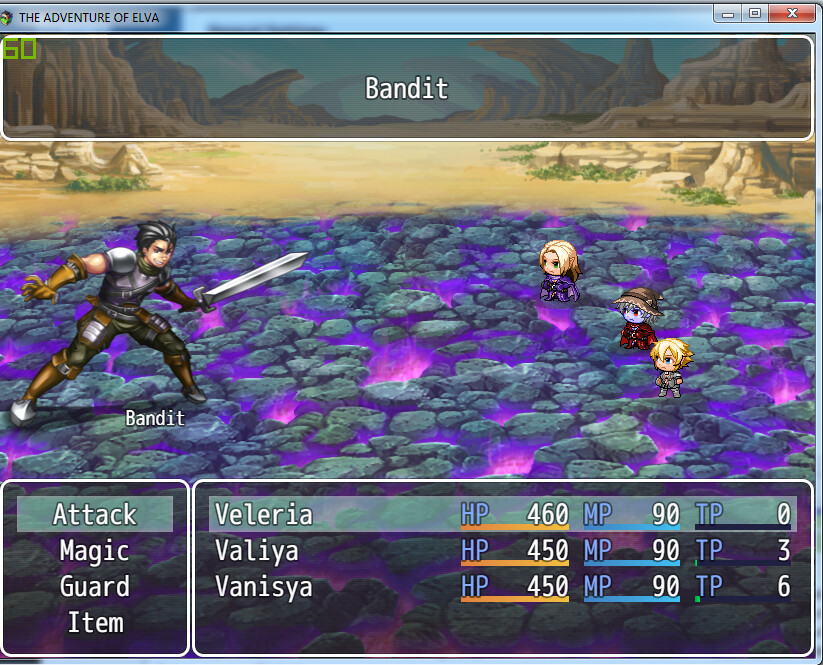Screen dimensions: 823x665
Task: Choose Vanisya's party status row
Action: 502,587
